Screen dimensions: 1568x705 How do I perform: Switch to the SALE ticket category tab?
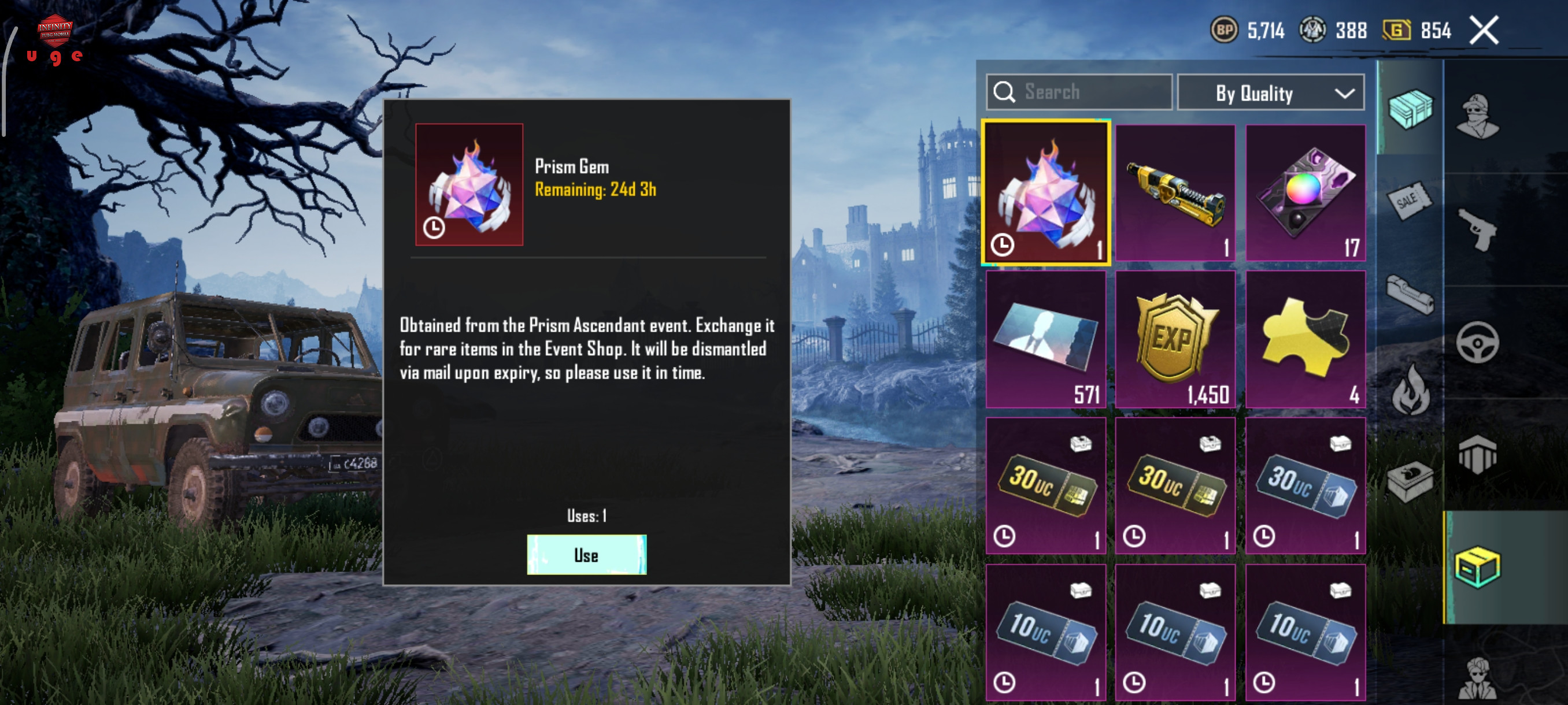click(x=1409, y=199)
